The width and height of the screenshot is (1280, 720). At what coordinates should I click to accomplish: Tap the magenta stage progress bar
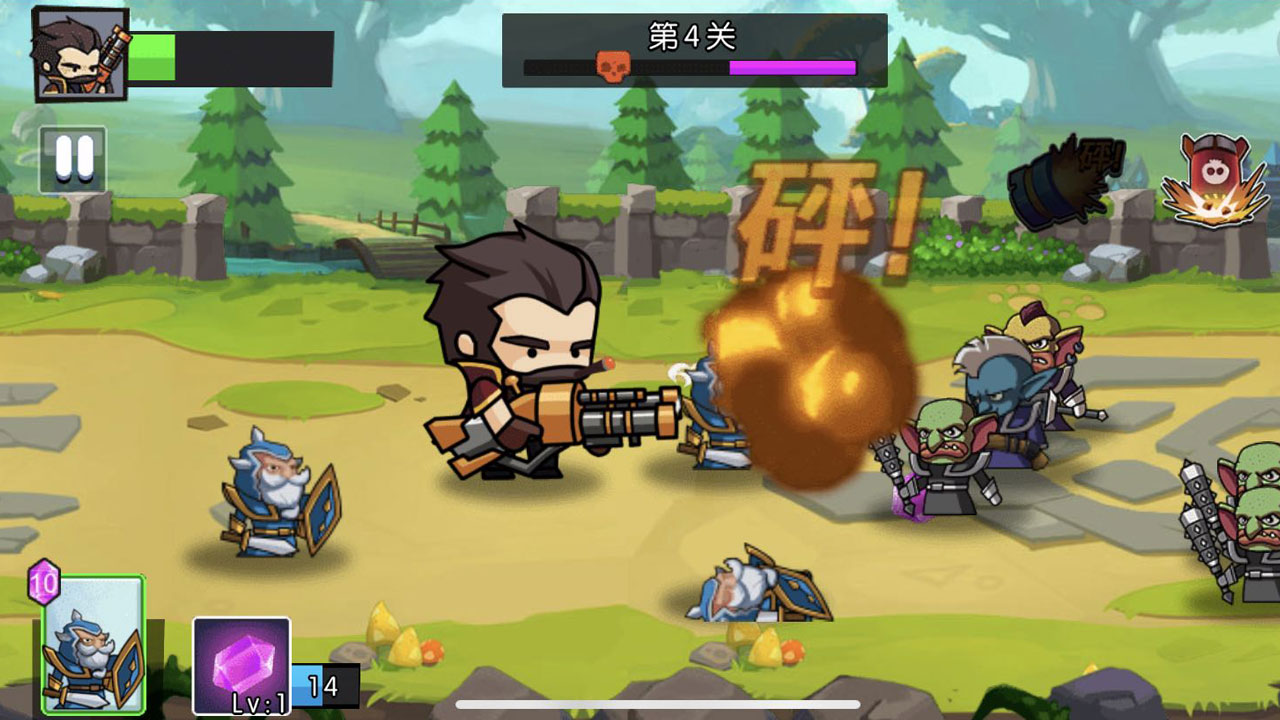pos(790,67)
